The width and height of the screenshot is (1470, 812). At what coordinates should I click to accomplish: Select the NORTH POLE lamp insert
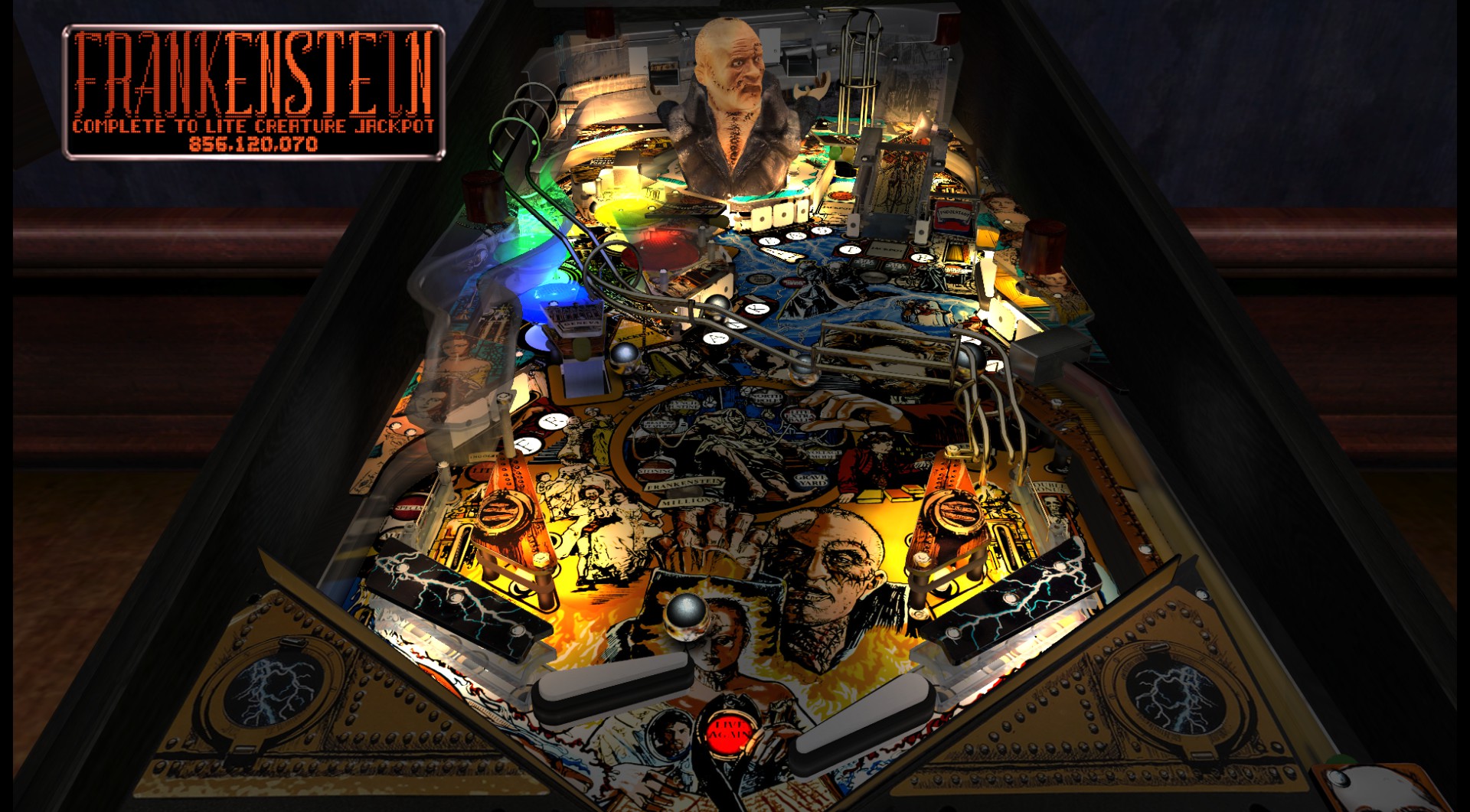[x=766, y=396]
